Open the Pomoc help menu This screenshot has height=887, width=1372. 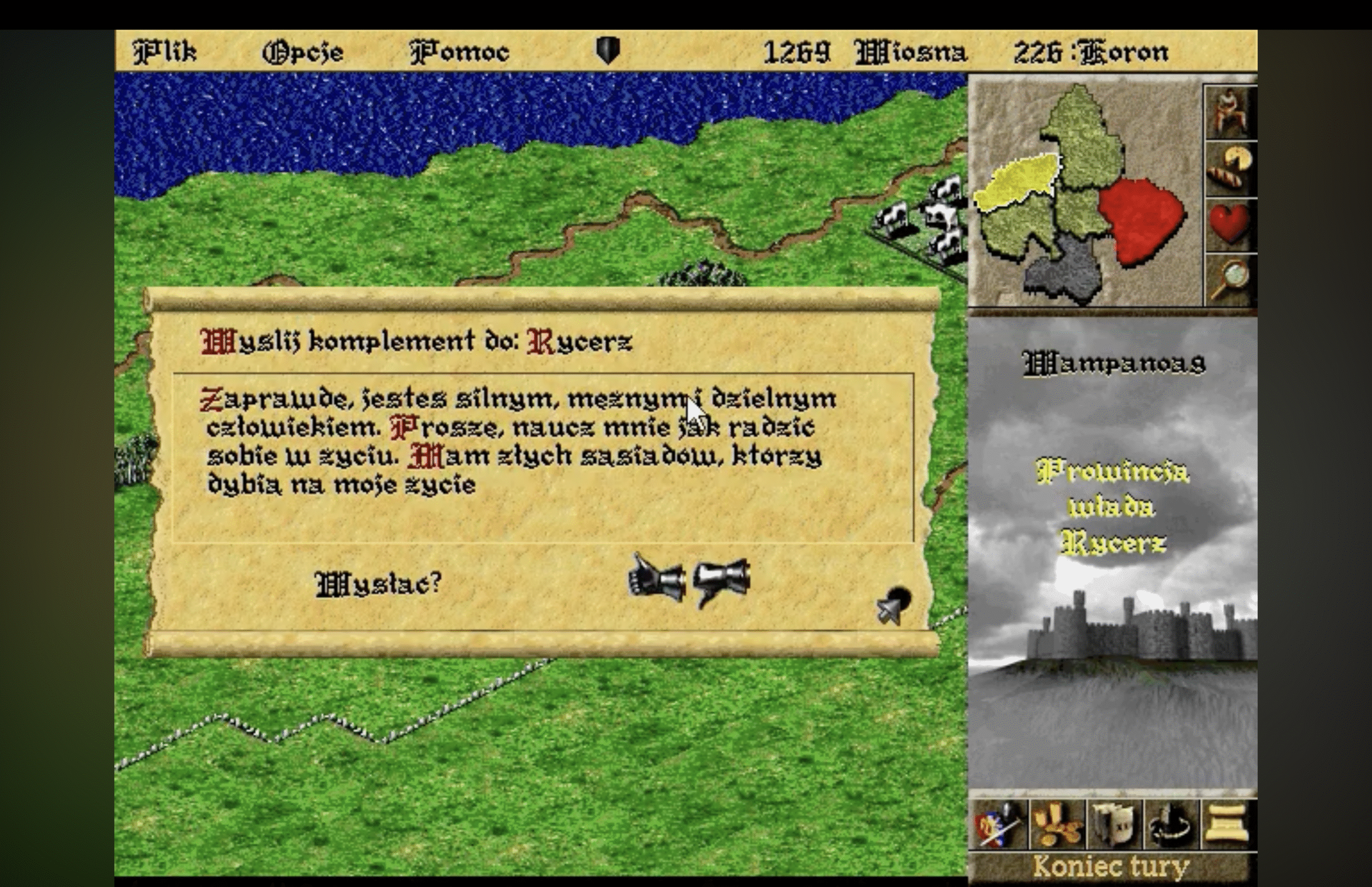click(x=460, y=53)
